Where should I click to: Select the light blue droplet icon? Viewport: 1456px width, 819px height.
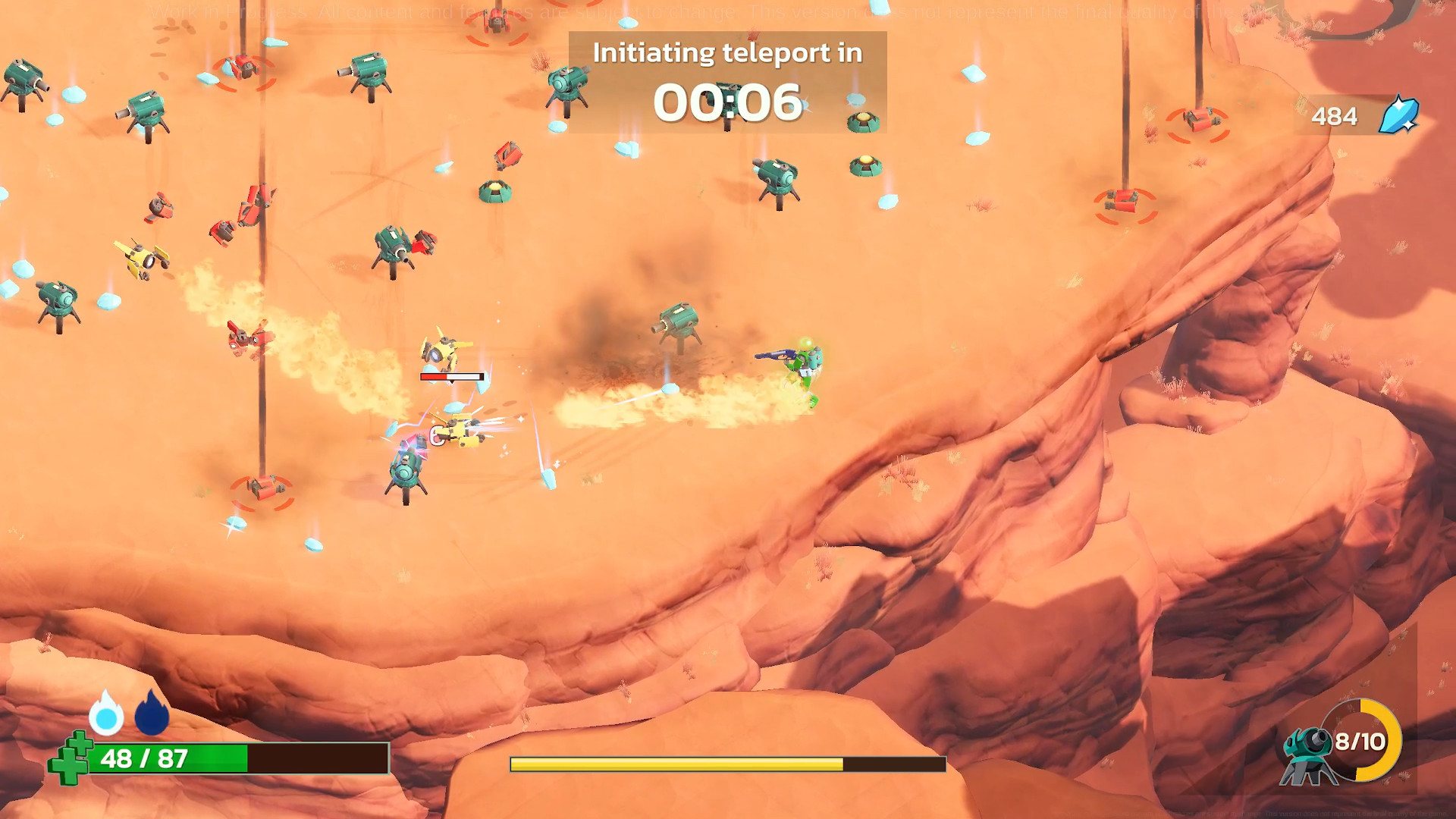pyautogui.click(x=106, y=714)
